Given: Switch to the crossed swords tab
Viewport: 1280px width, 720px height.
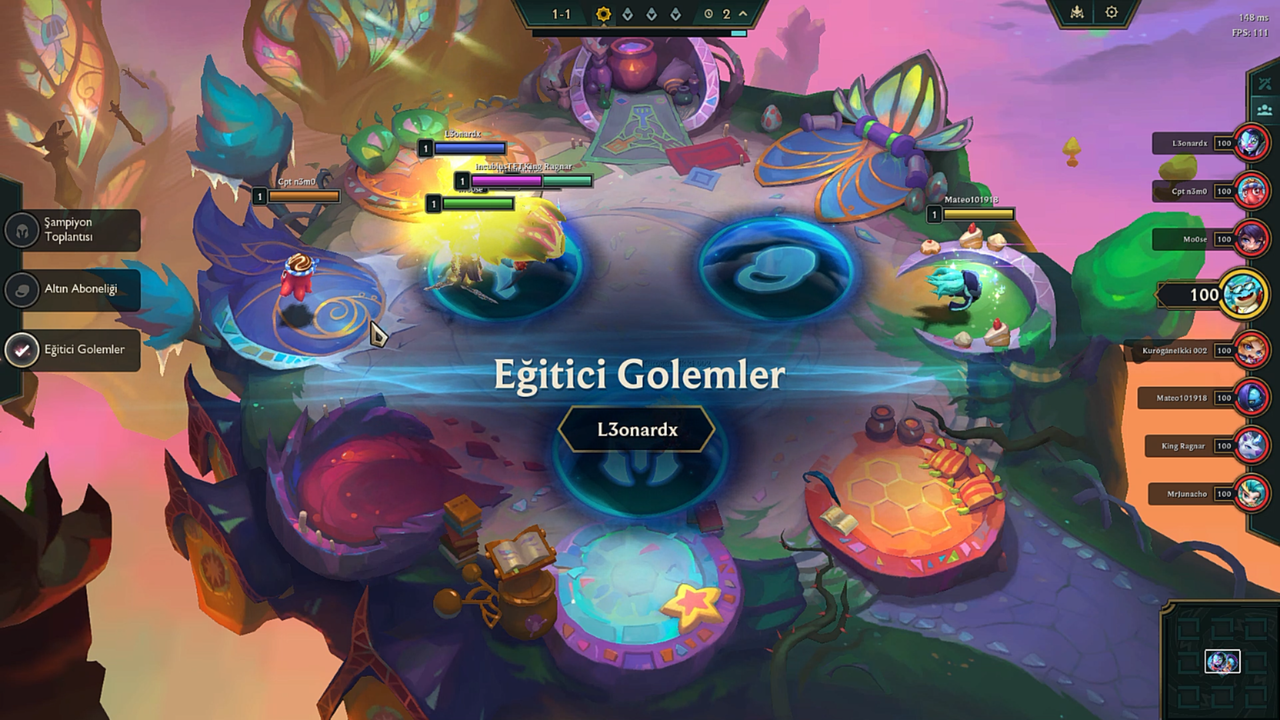Looking at the screenshot, I should pos(1265,83).
